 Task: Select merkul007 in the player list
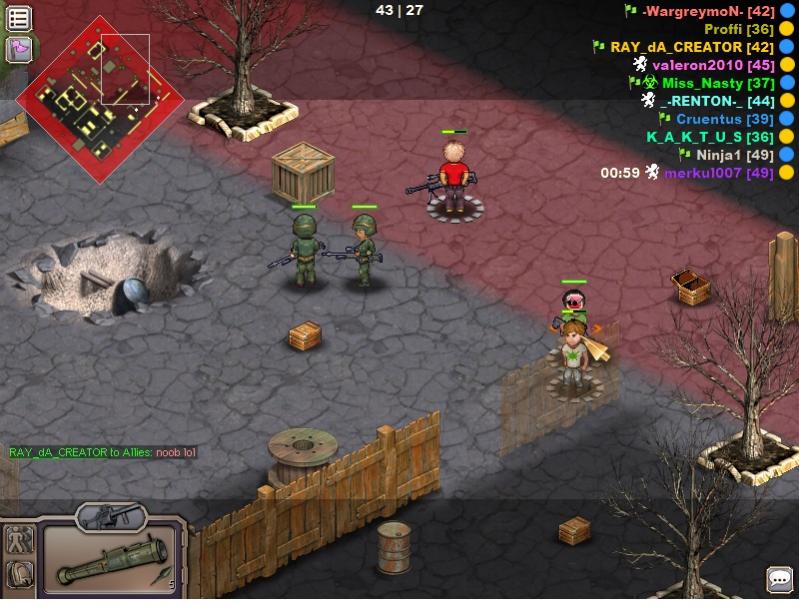tap(718, 173)
